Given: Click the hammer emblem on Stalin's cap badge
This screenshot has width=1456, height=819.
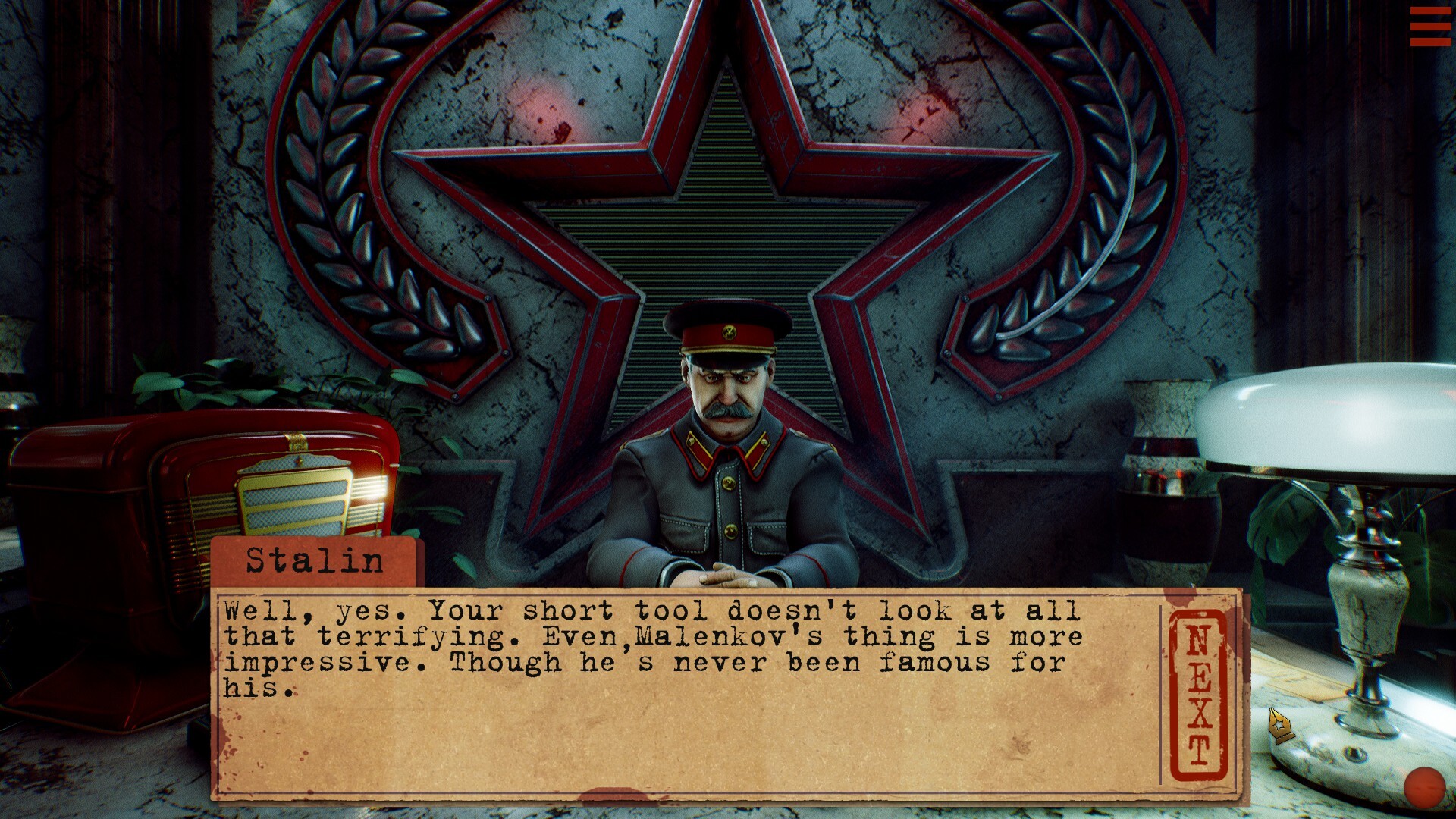Looking at the screenshot, I should [x=730, y=334].
